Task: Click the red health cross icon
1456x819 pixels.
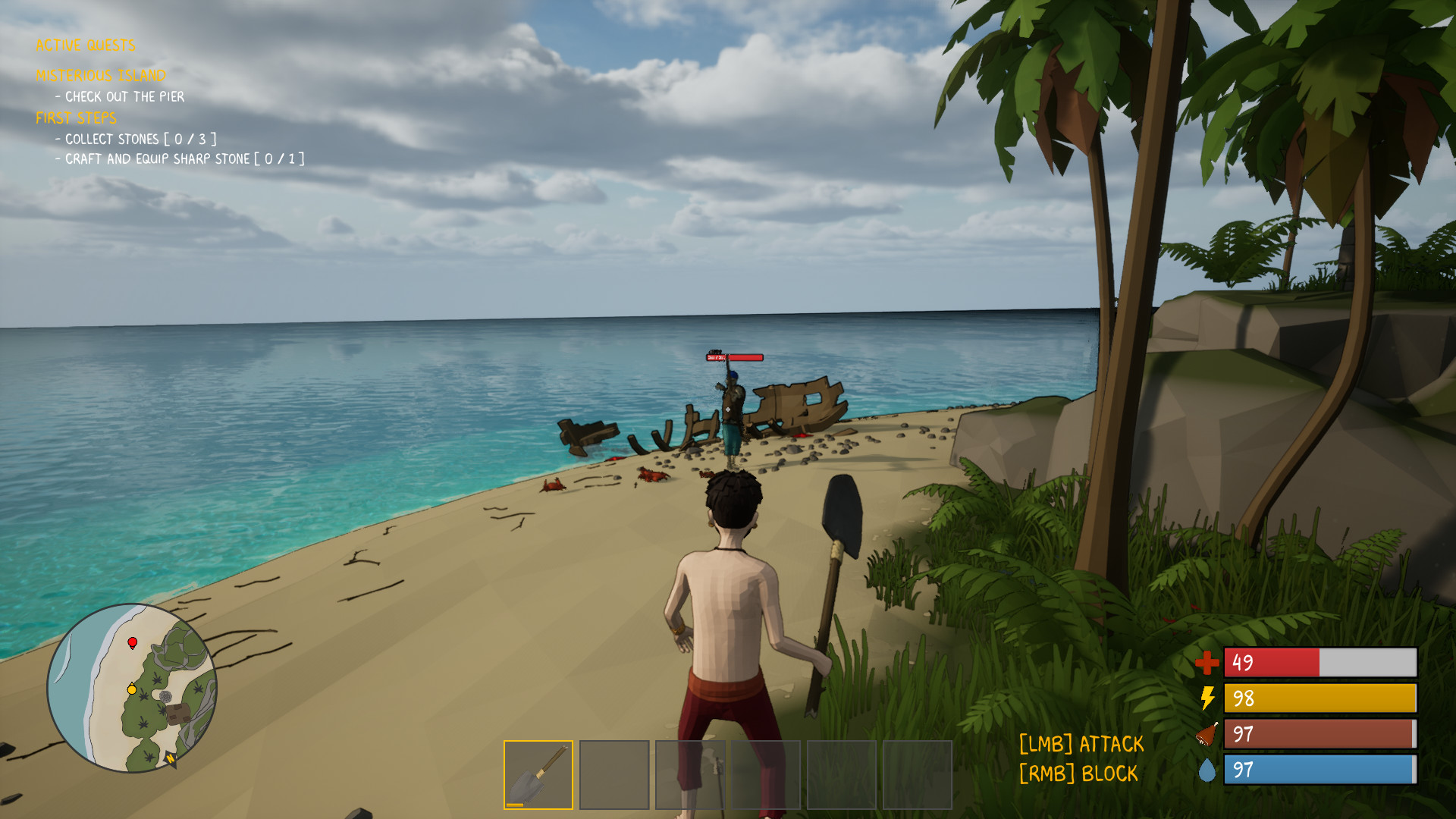Action: coord(1209,661)
